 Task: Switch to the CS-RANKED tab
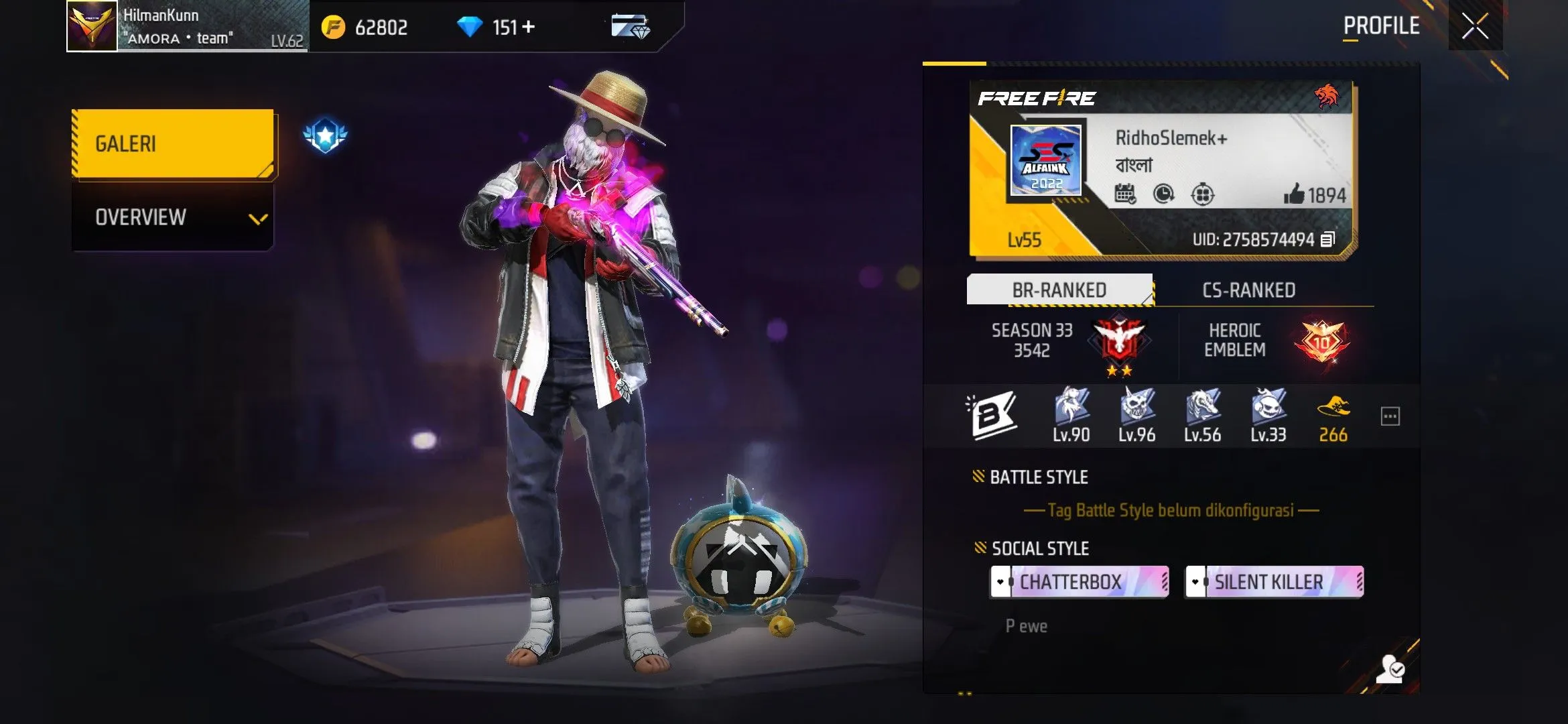1248,290
